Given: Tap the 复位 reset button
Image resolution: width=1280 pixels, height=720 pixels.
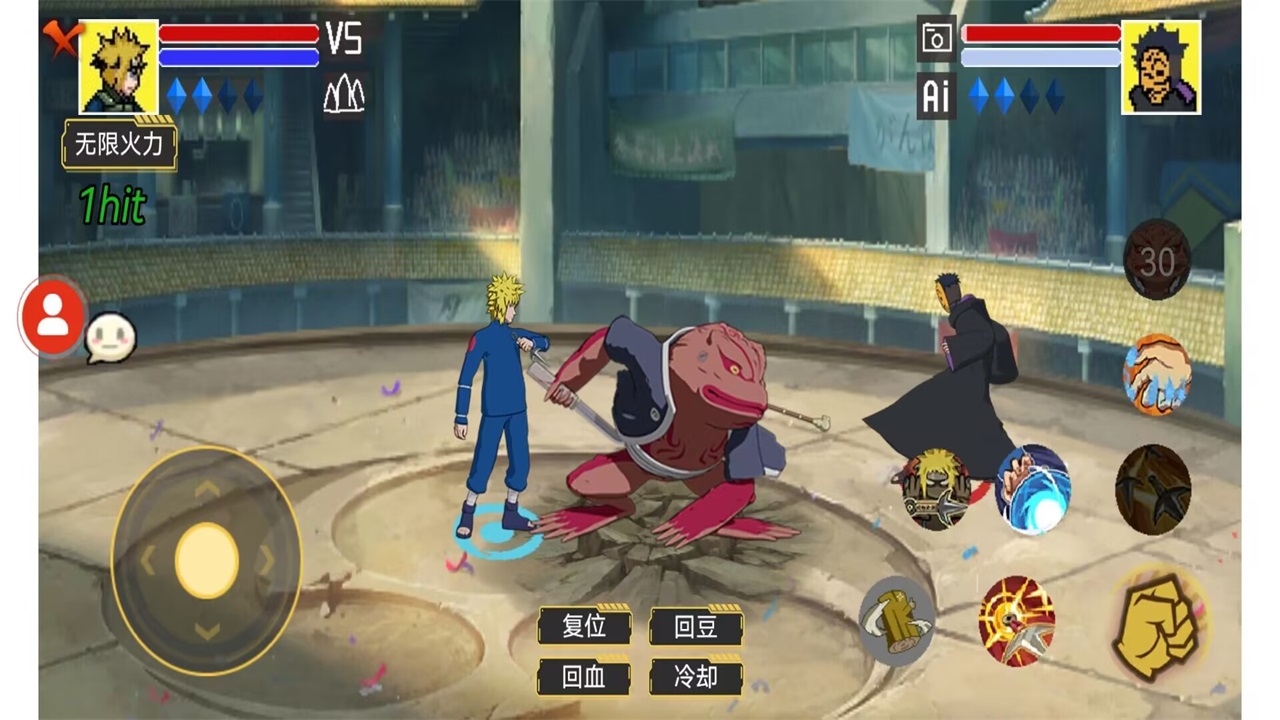Looking at the screenshot, I should (584, 626).
